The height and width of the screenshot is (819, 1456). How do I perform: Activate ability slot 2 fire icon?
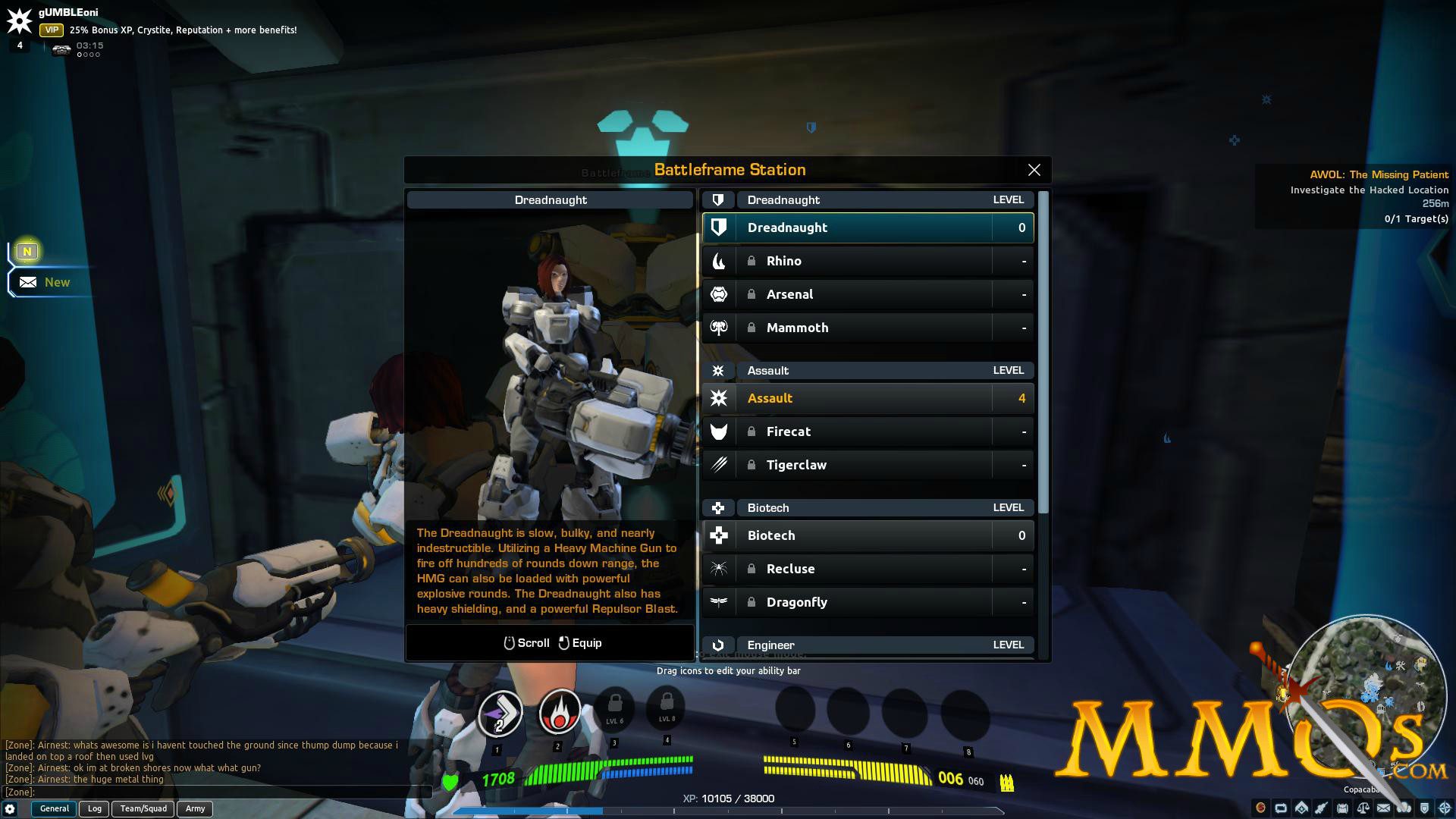559,711
